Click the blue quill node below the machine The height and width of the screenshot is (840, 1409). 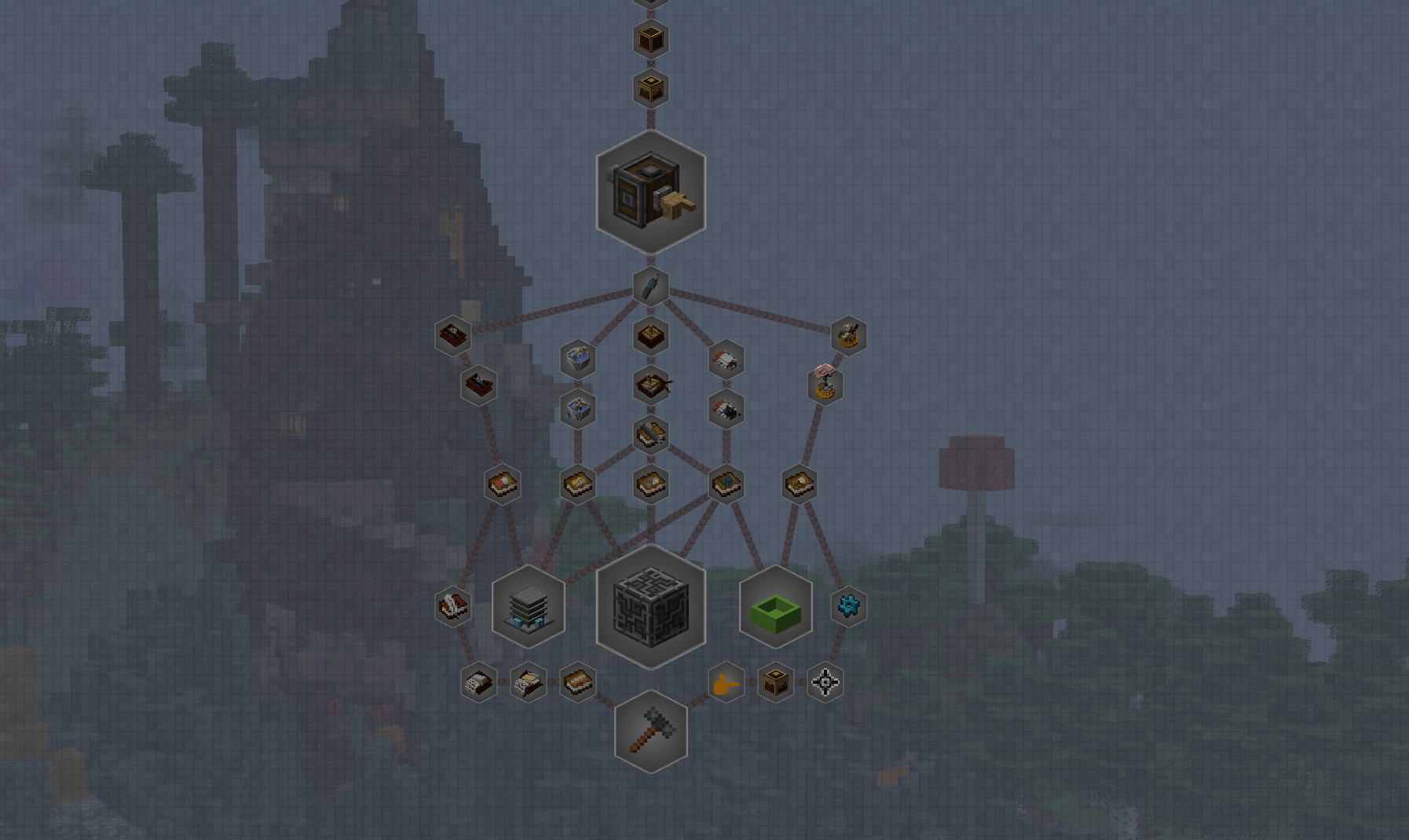650,285
